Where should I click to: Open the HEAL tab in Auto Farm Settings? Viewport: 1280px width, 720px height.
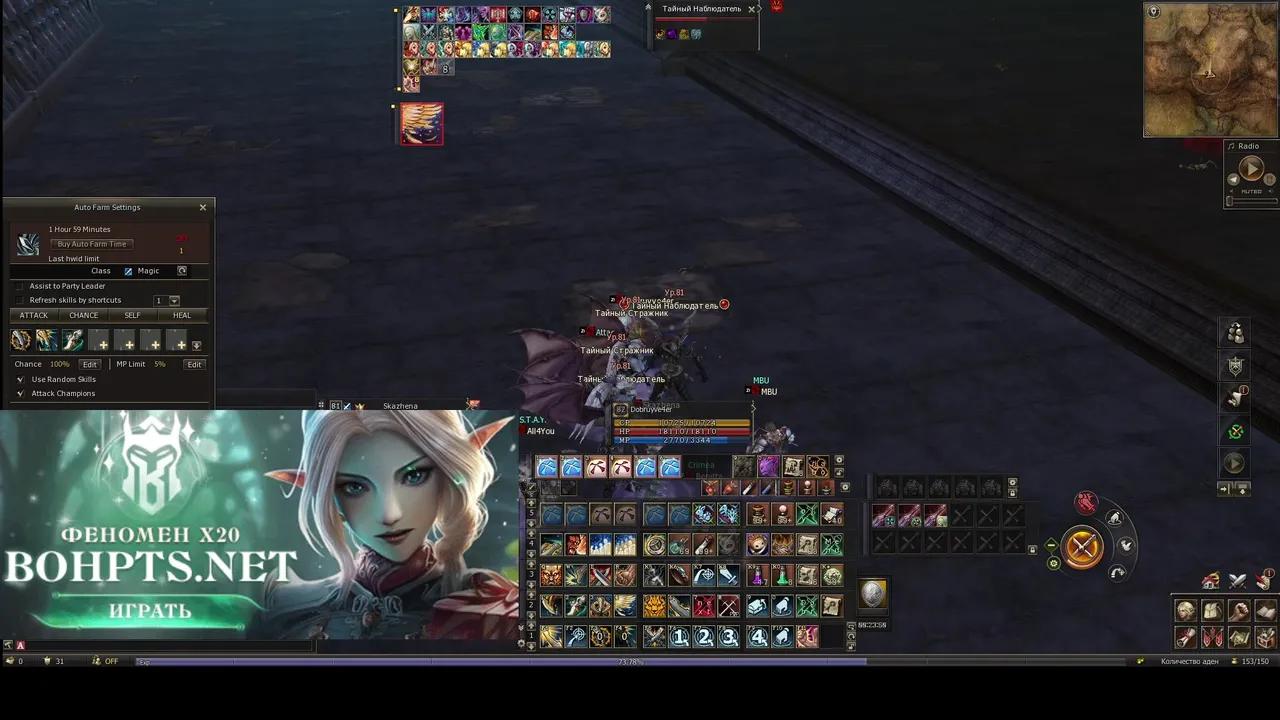(x=181, y=315)
